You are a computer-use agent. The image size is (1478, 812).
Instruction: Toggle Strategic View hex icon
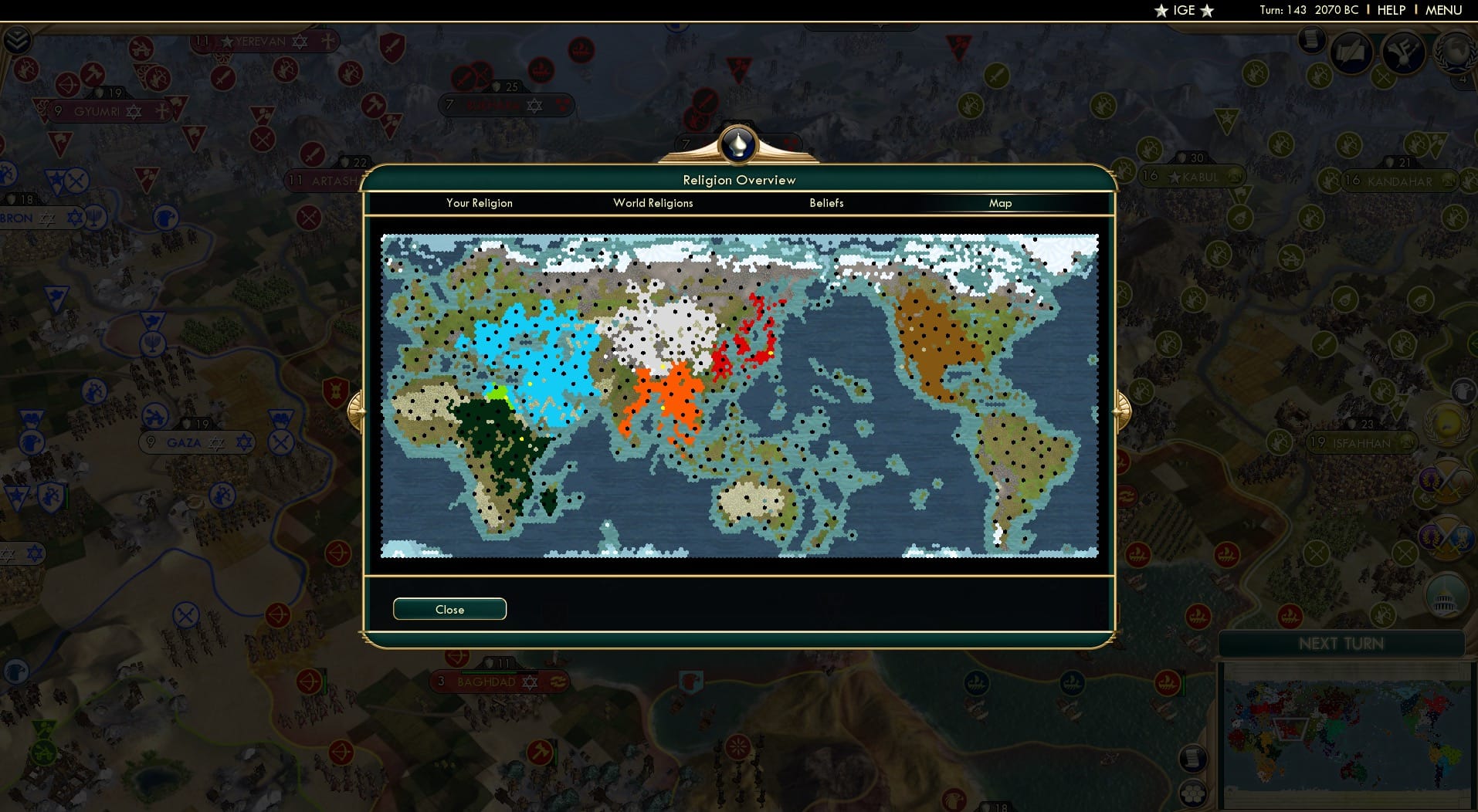click(1194, 793)
